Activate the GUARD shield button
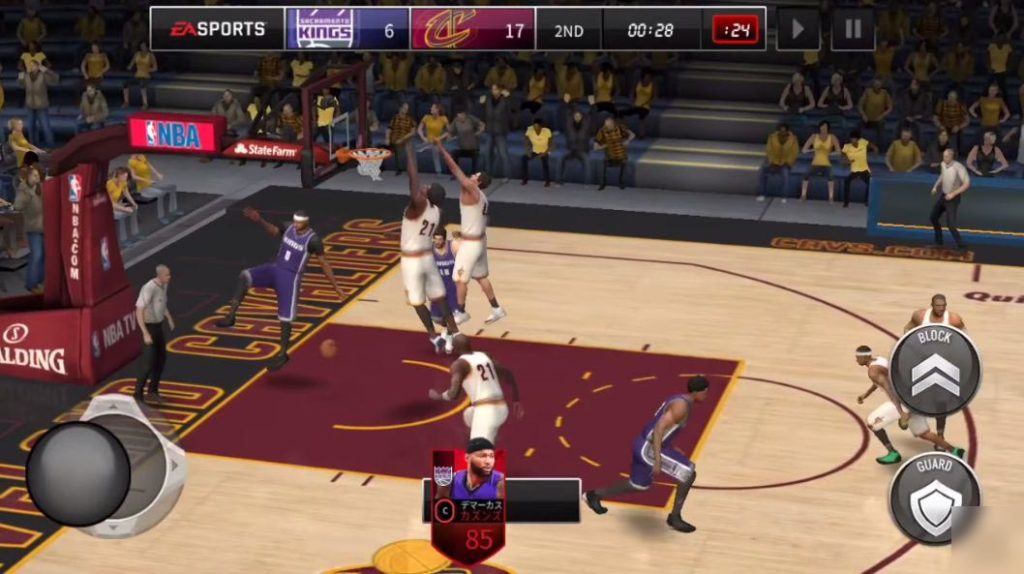Screen dimensions: 1024x574 click(934, 499)
